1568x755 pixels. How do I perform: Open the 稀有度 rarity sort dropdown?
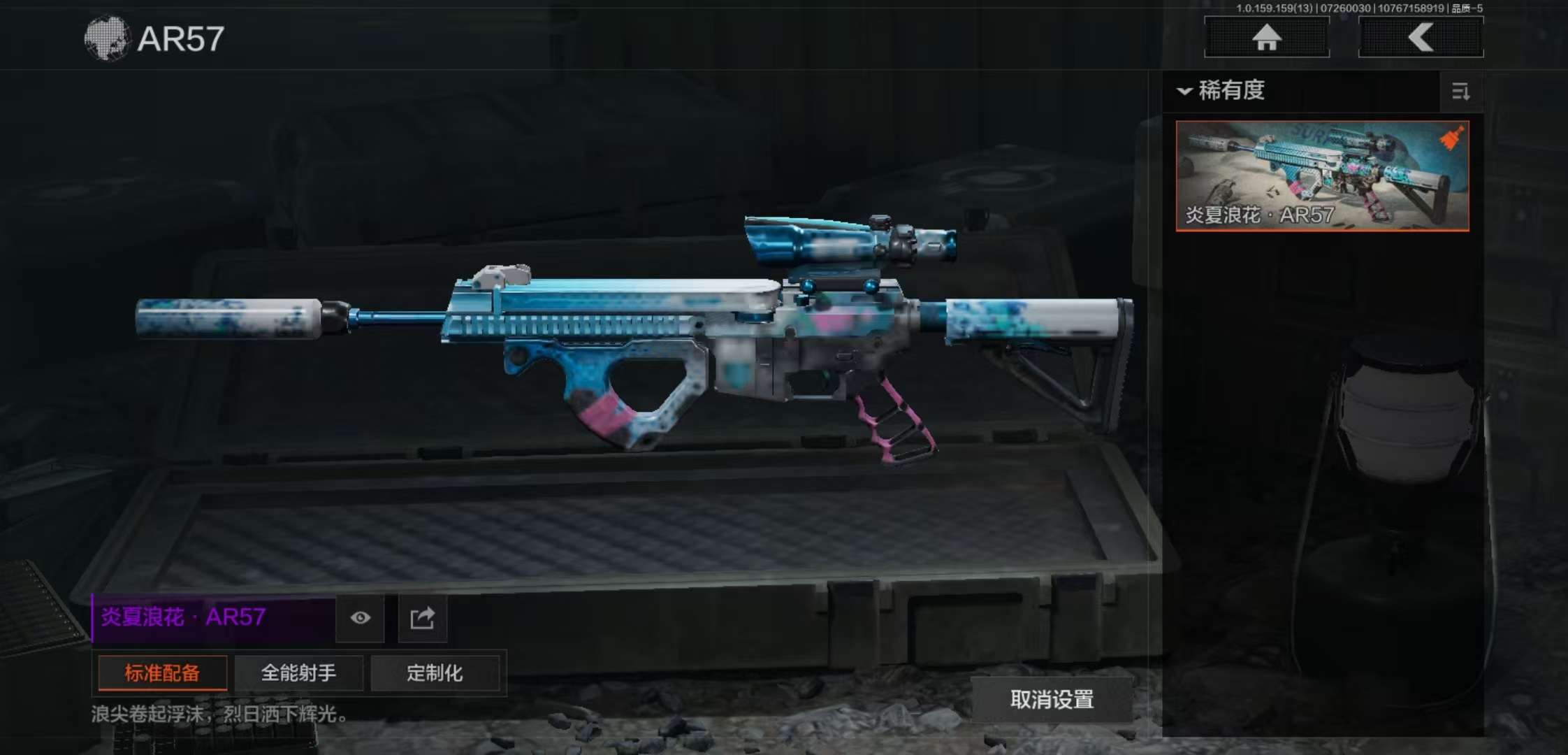pyautogui.click(x=1223, y=91)
